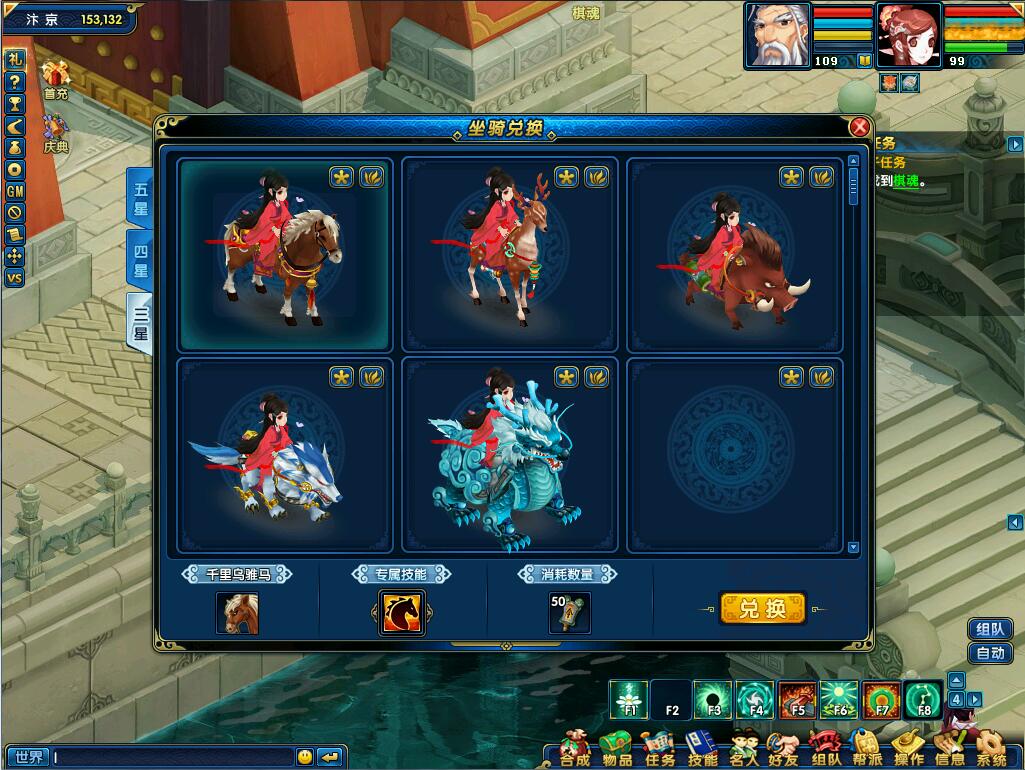
Task: Click the chat input box
Action: click(x=172, y=757)
